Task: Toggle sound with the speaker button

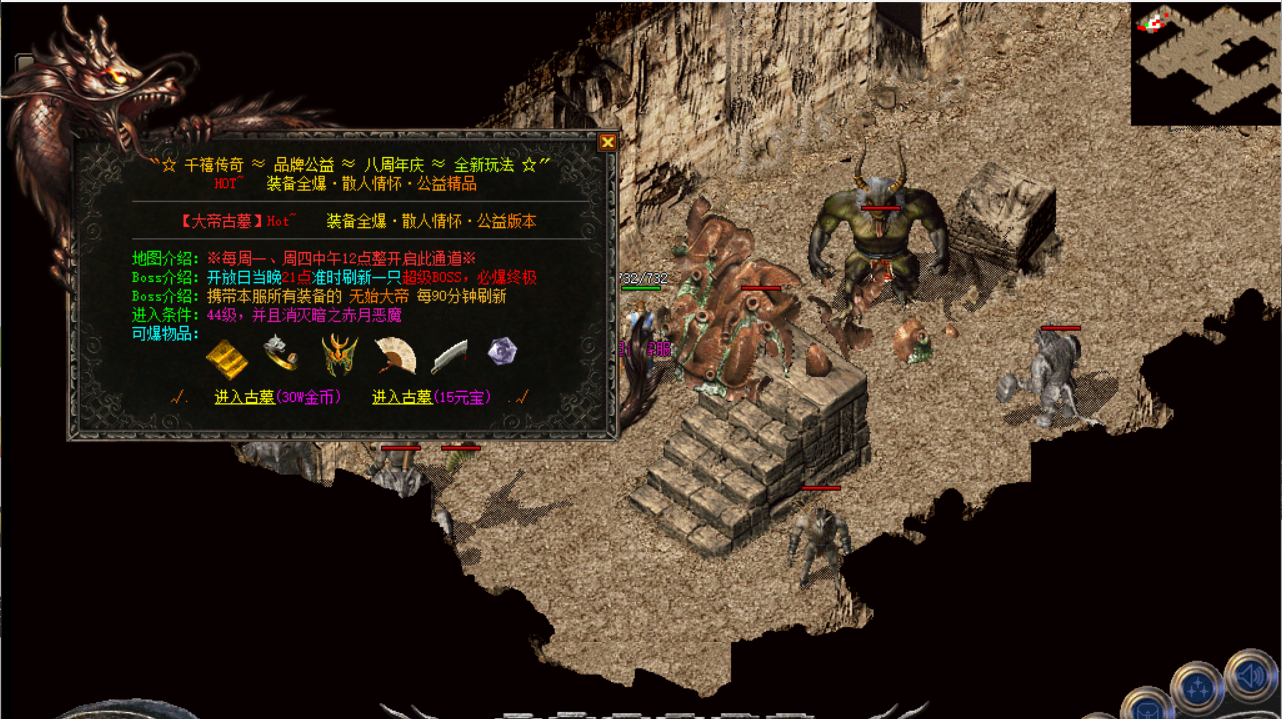Action: coord(1250,677)
